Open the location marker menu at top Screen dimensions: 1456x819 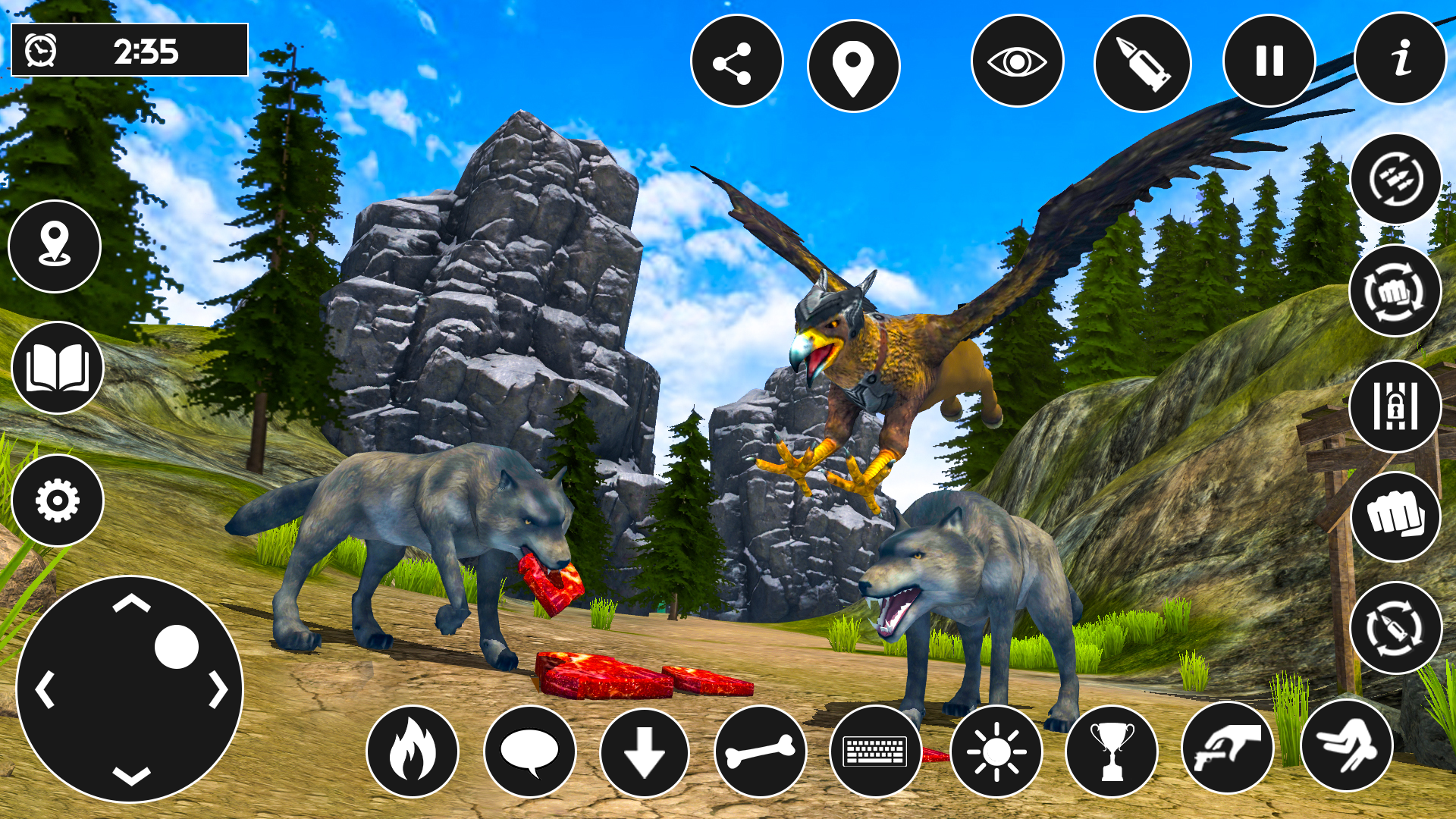coord(852,62)
